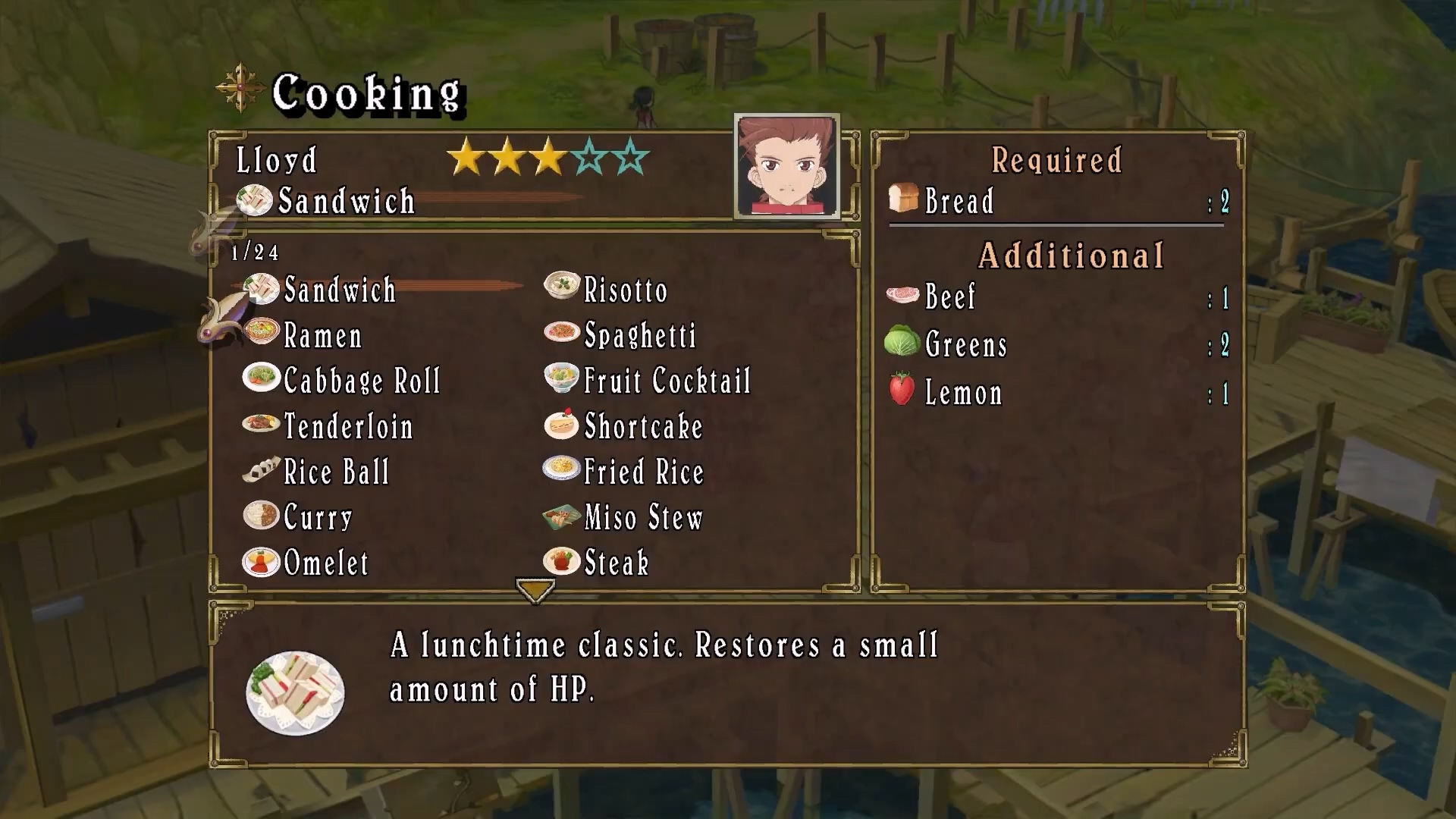Click Lloyd's character portrait
Viewport: 1456px width, 819px height.
click(x=786, y=166)
